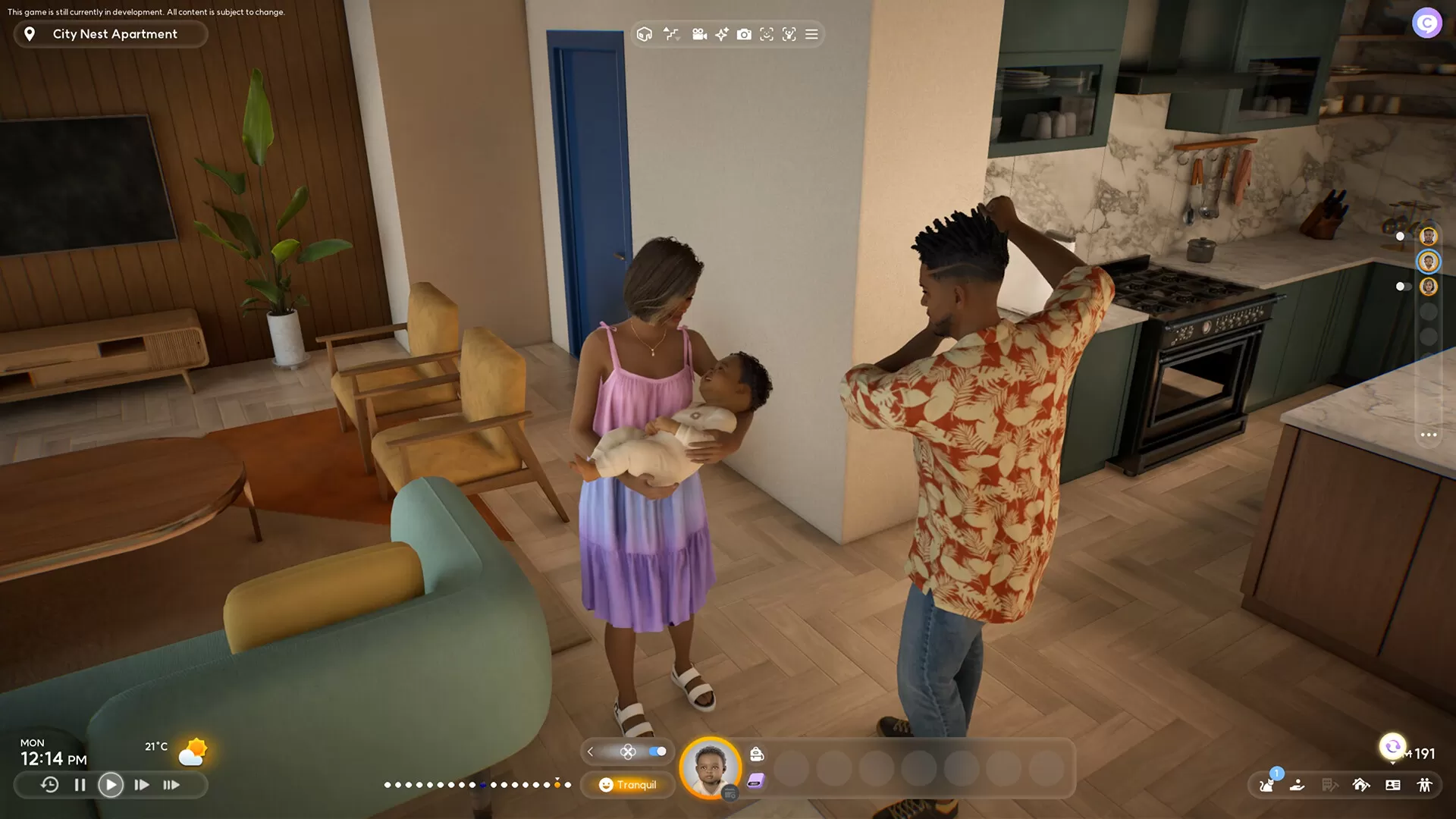1456x819 pixels.
Task: Collapse the needs bar with the left chevron
Action: (x=590, y=752)
